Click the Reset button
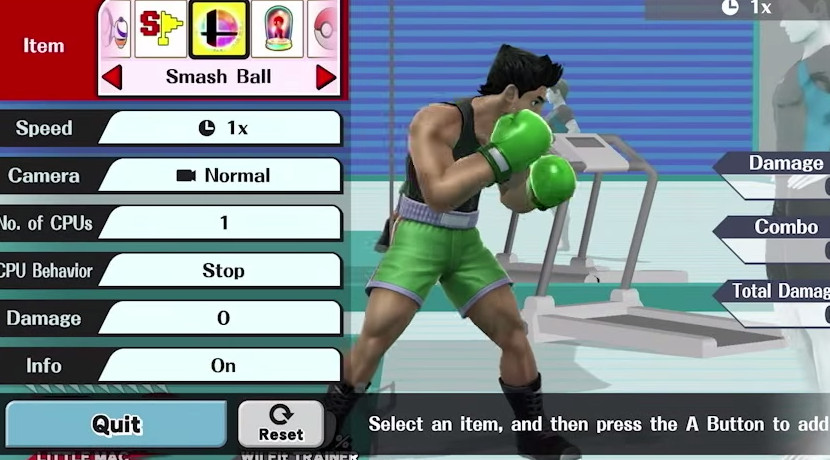Image resolution: width=830 pixels, height=460 pixels. [x=281, y=424]
